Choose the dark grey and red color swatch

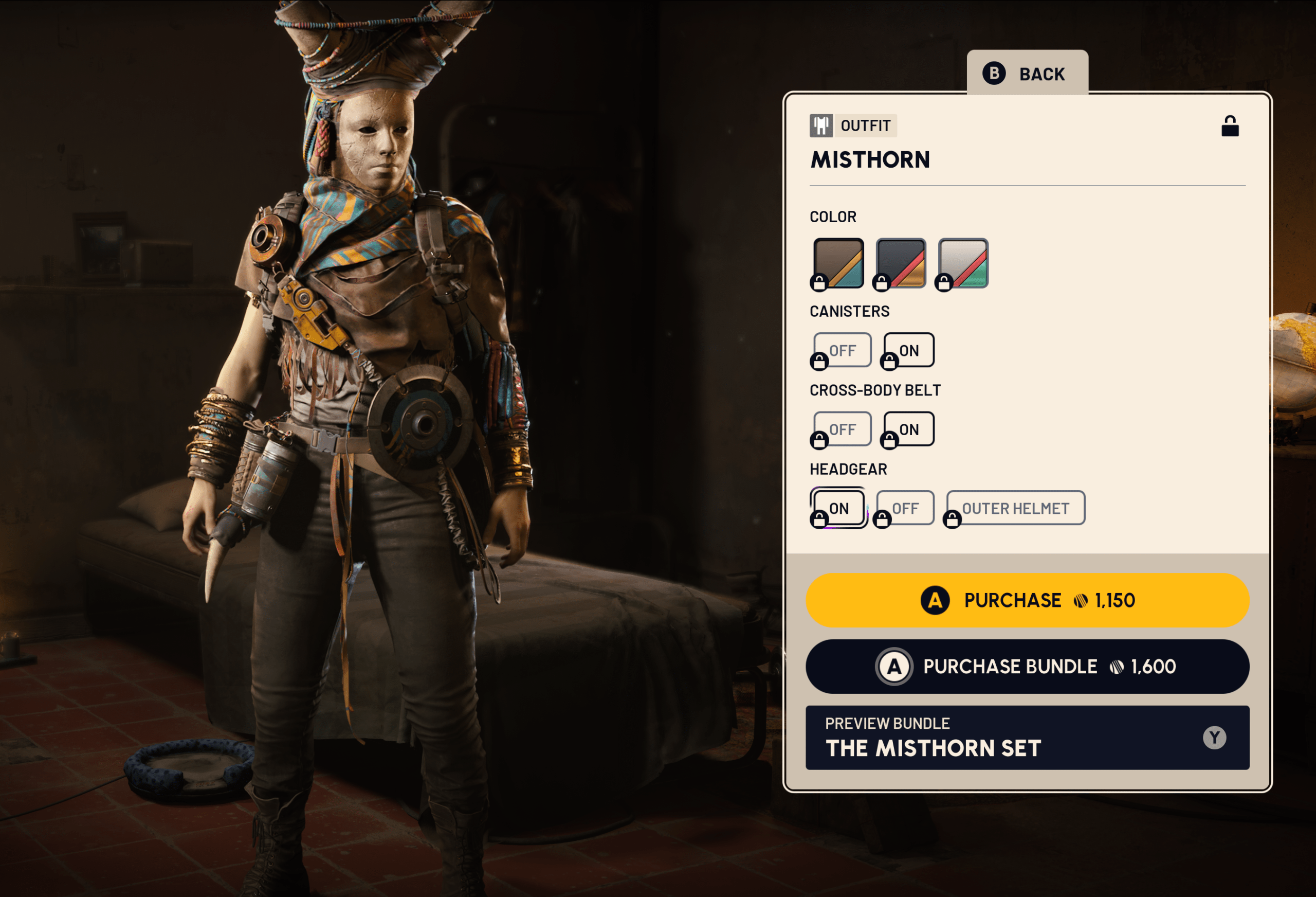[x=901, y=263]
